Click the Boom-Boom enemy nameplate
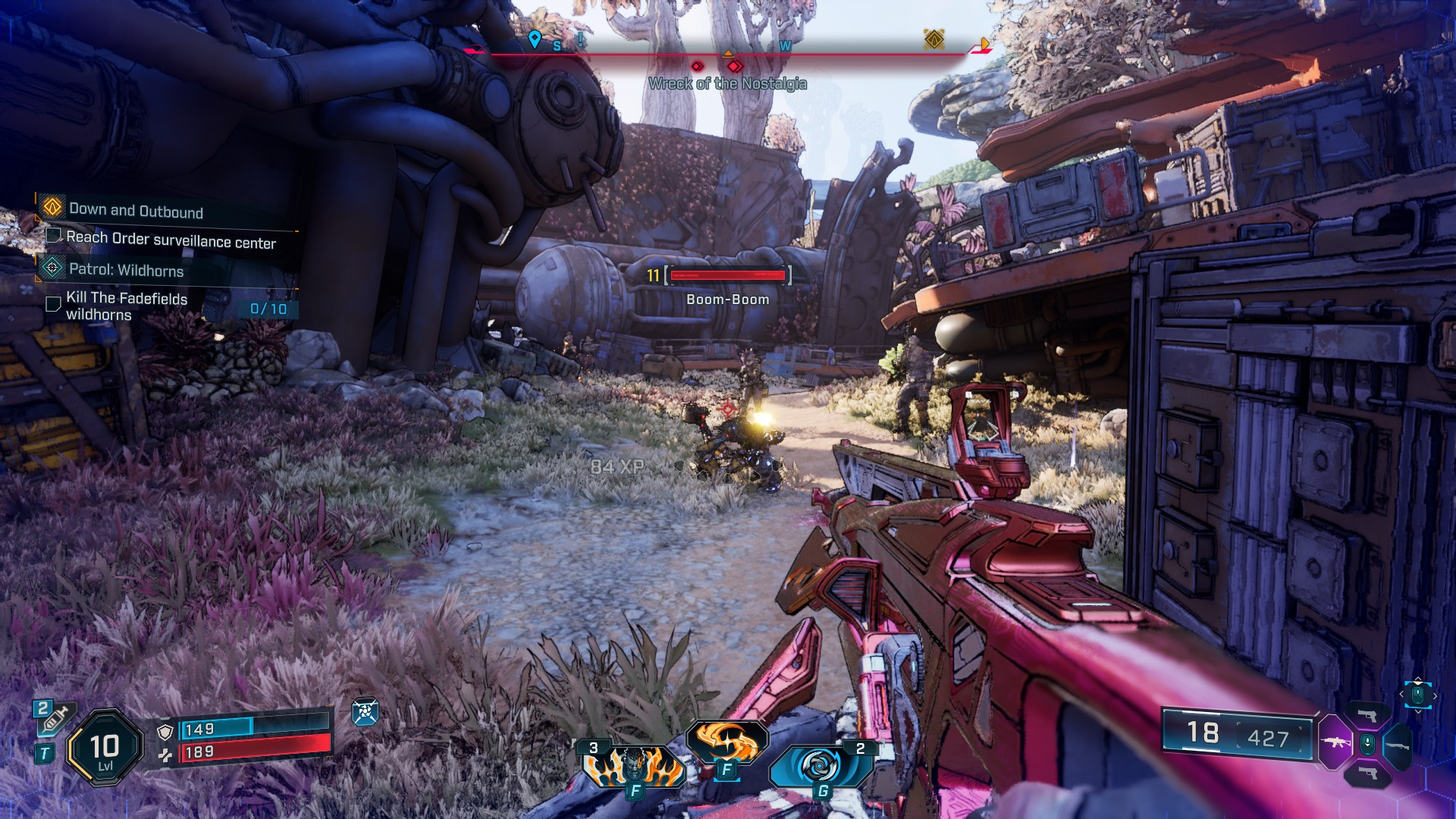This screenshot has width=1456, height=819. [726, 300]
